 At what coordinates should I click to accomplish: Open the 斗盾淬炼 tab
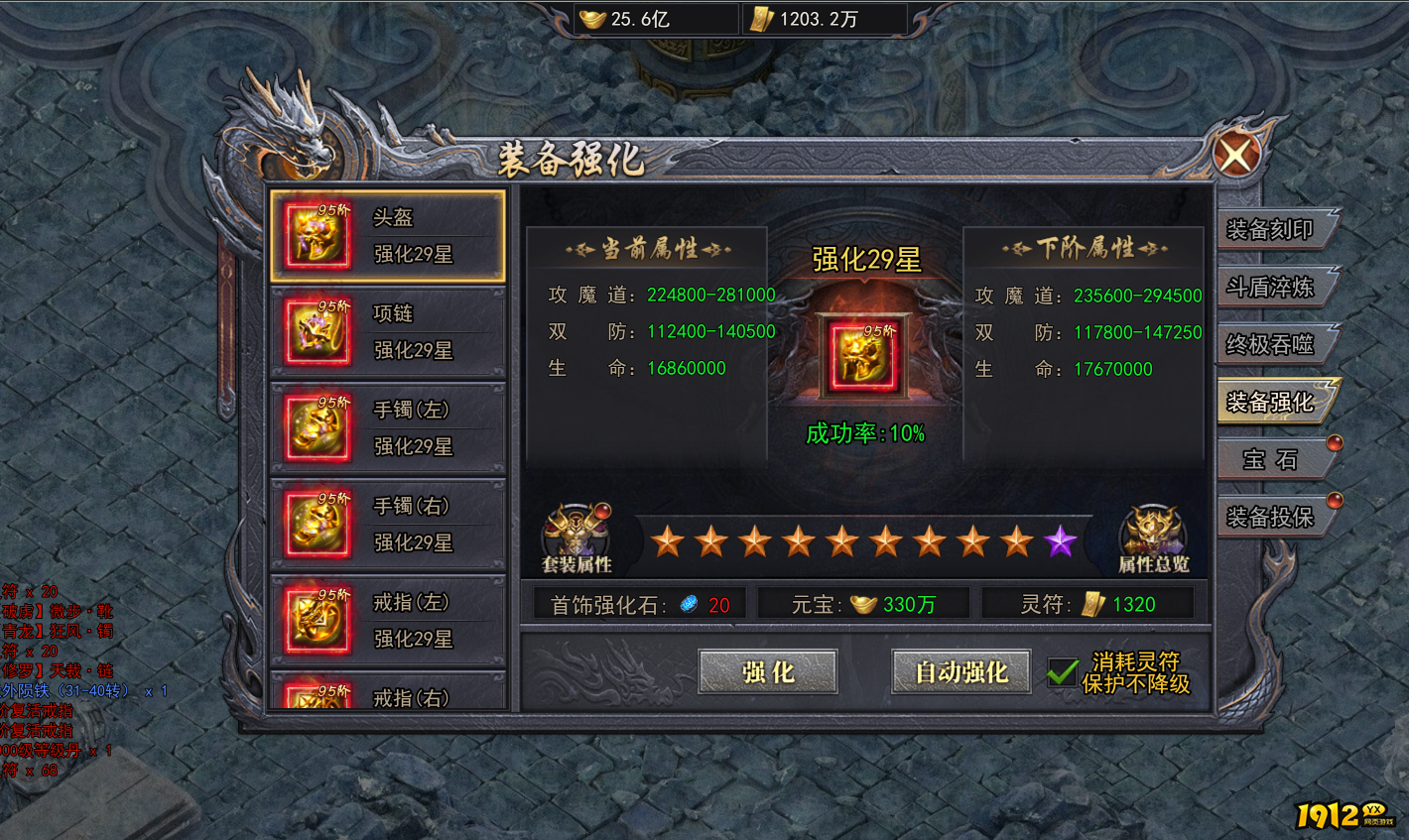tap(1270, 288)
